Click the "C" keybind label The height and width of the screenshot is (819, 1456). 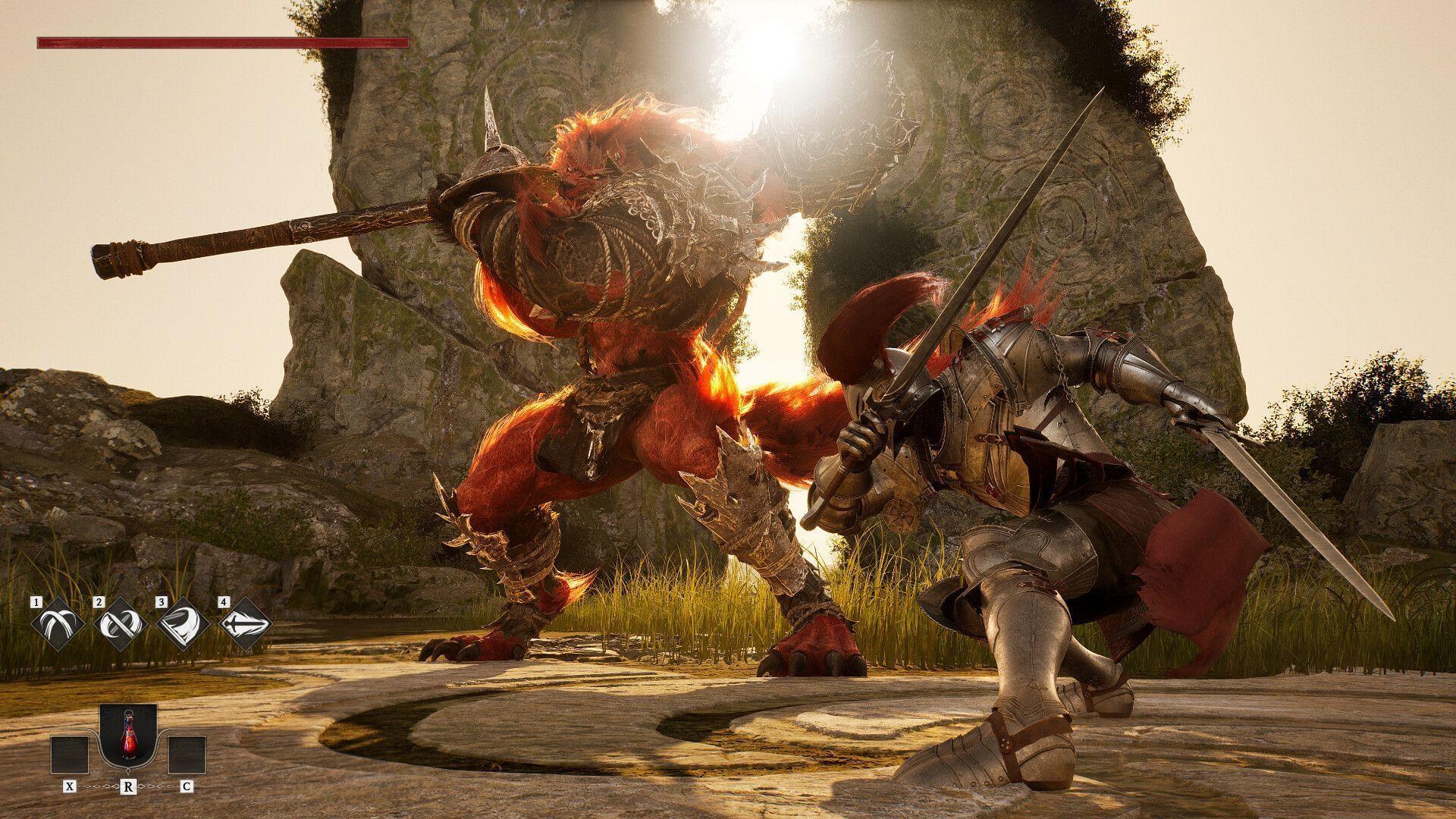187,786
